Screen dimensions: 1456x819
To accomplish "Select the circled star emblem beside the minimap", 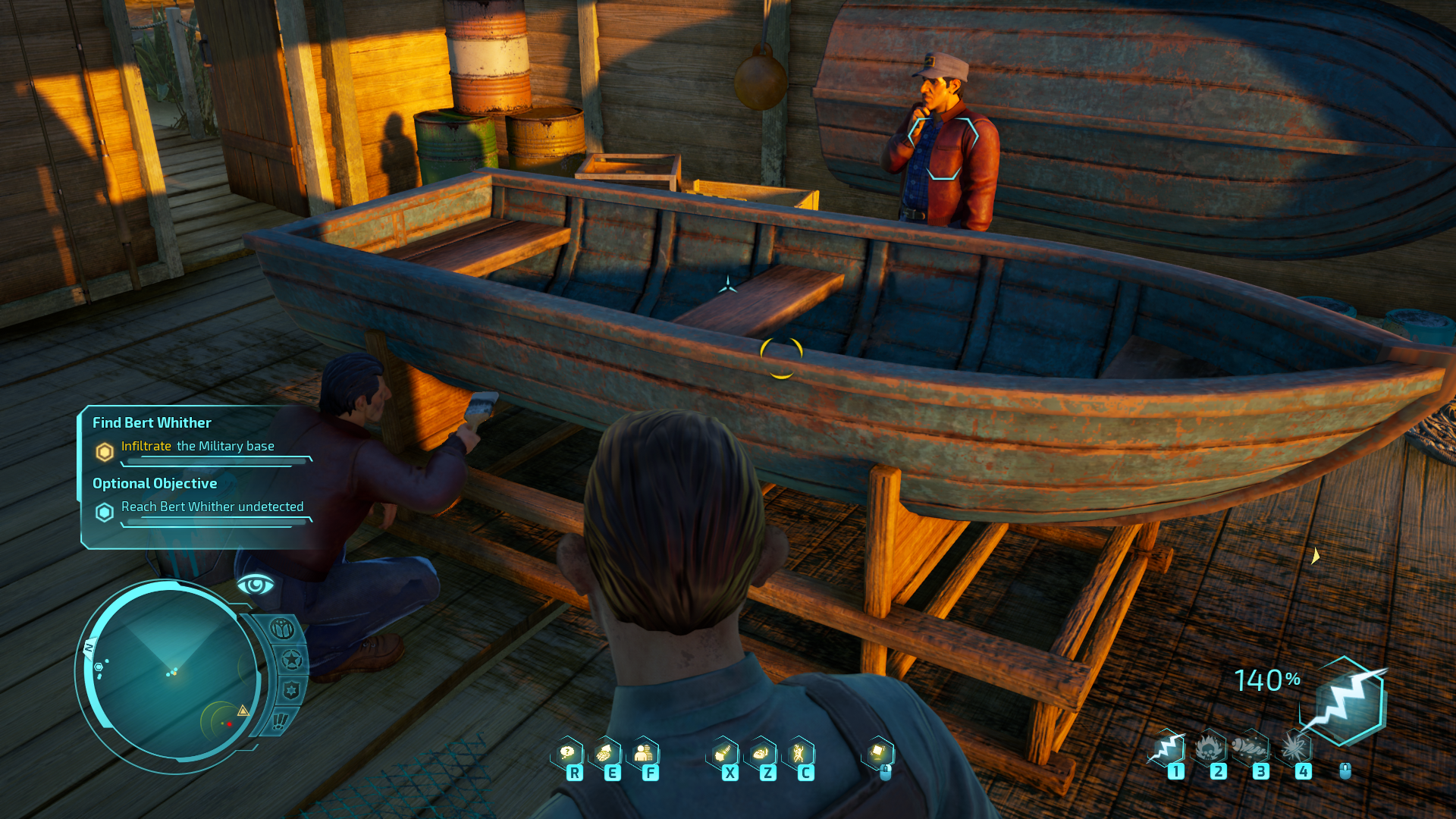I will 291,660.
